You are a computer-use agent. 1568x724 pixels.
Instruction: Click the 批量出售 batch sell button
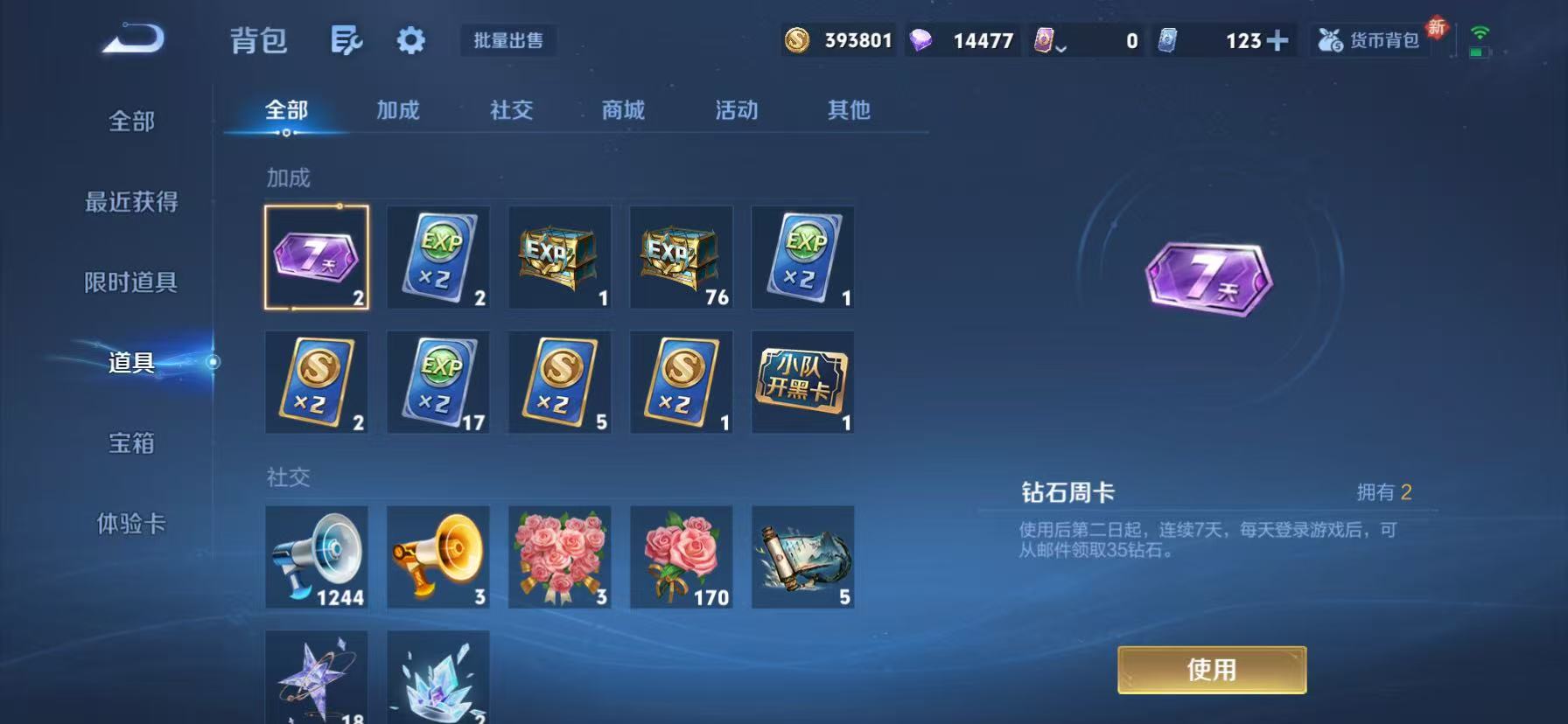pos(508,40)
